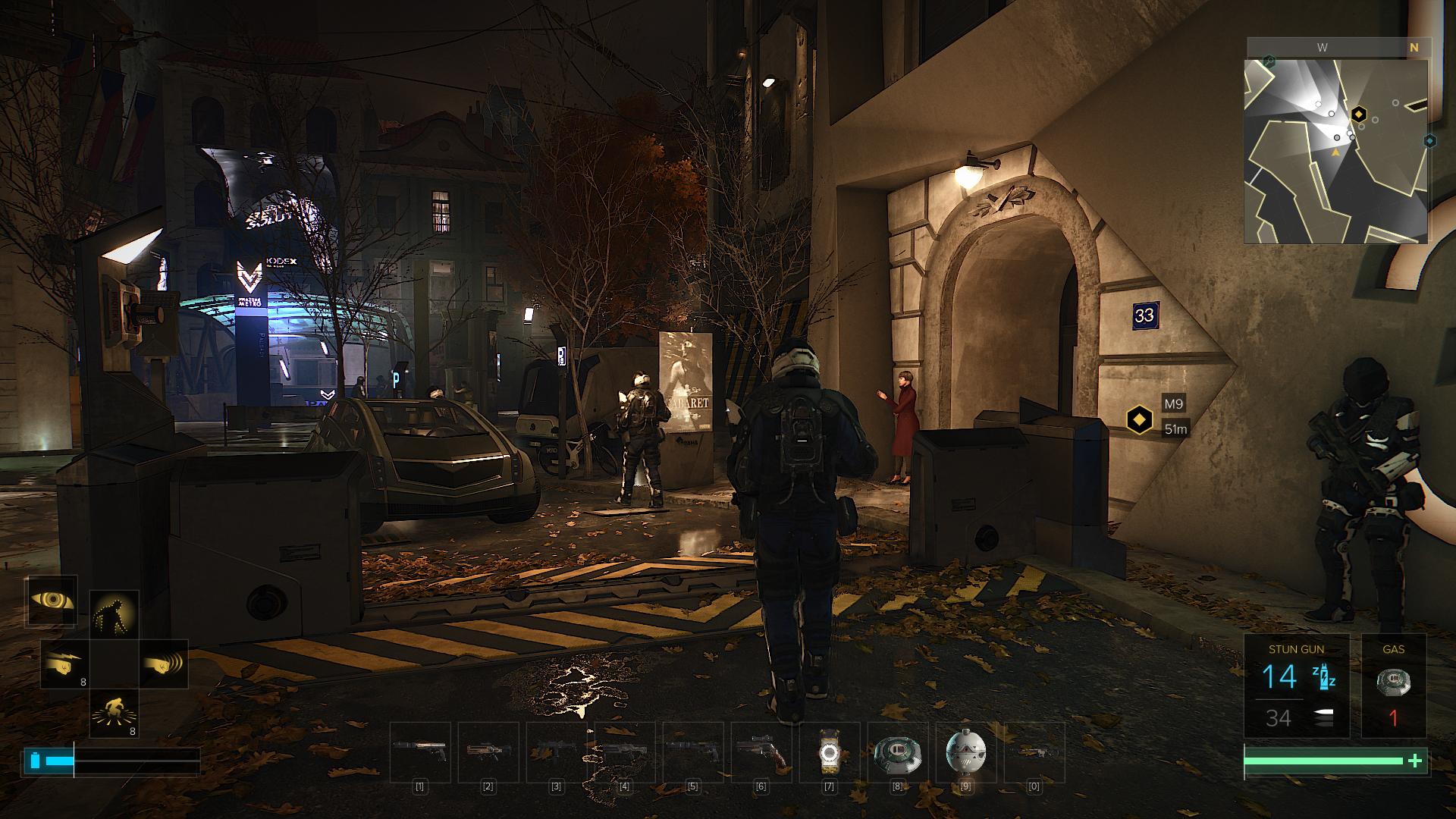The image size is (1456, 819).
Task: Activate the crouching figure burst augmentation
Action: (114, 714)
